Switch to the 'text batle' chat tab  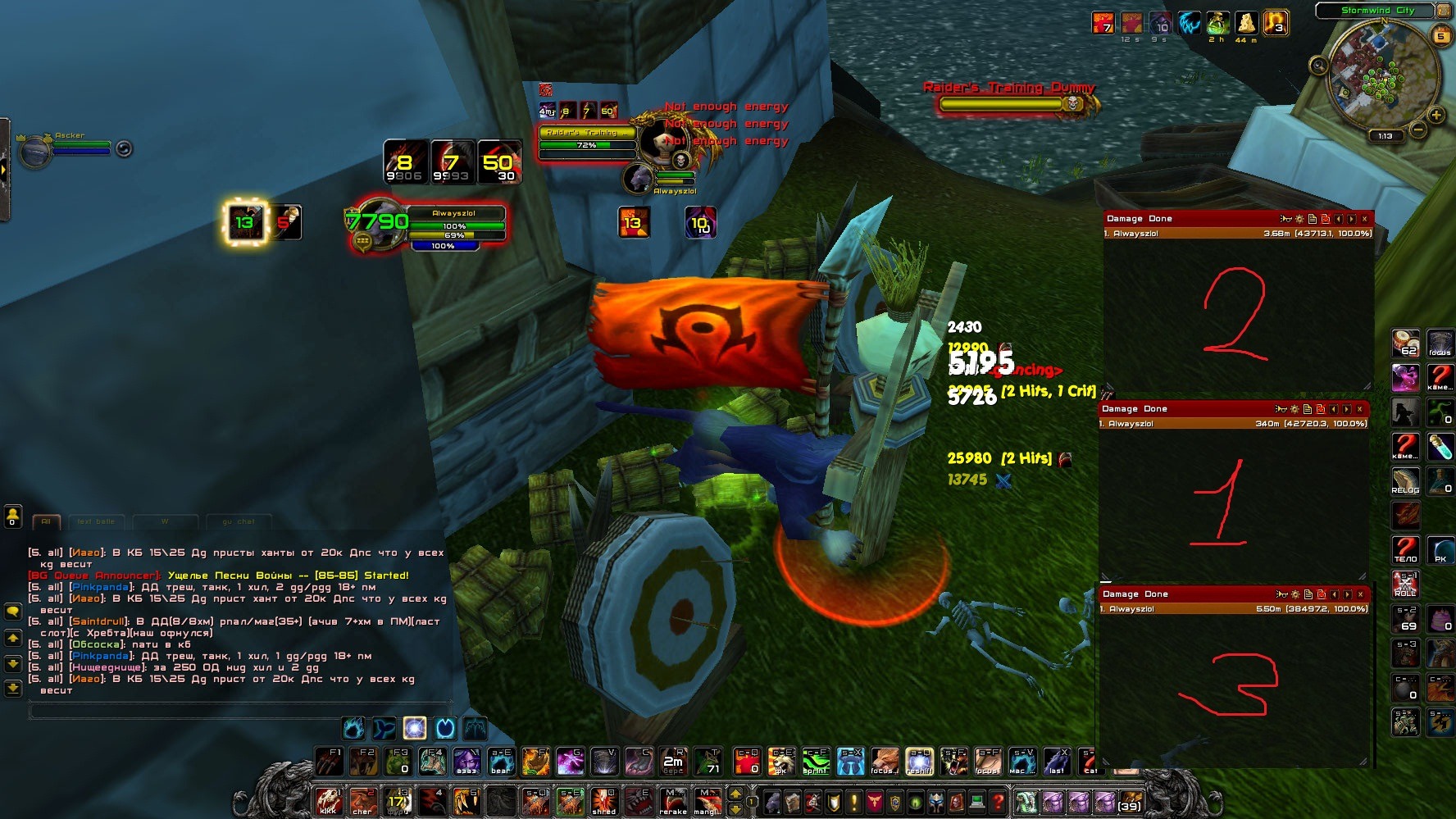click(96, 521)
